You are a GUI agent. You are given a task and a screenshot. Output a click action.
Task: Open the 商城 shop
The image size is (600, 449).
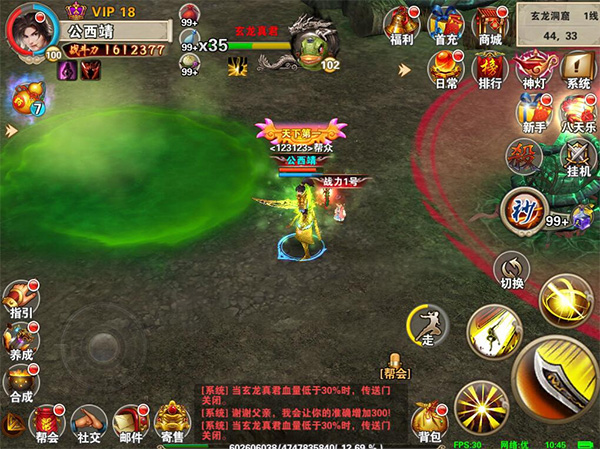(x=490, y=24)
